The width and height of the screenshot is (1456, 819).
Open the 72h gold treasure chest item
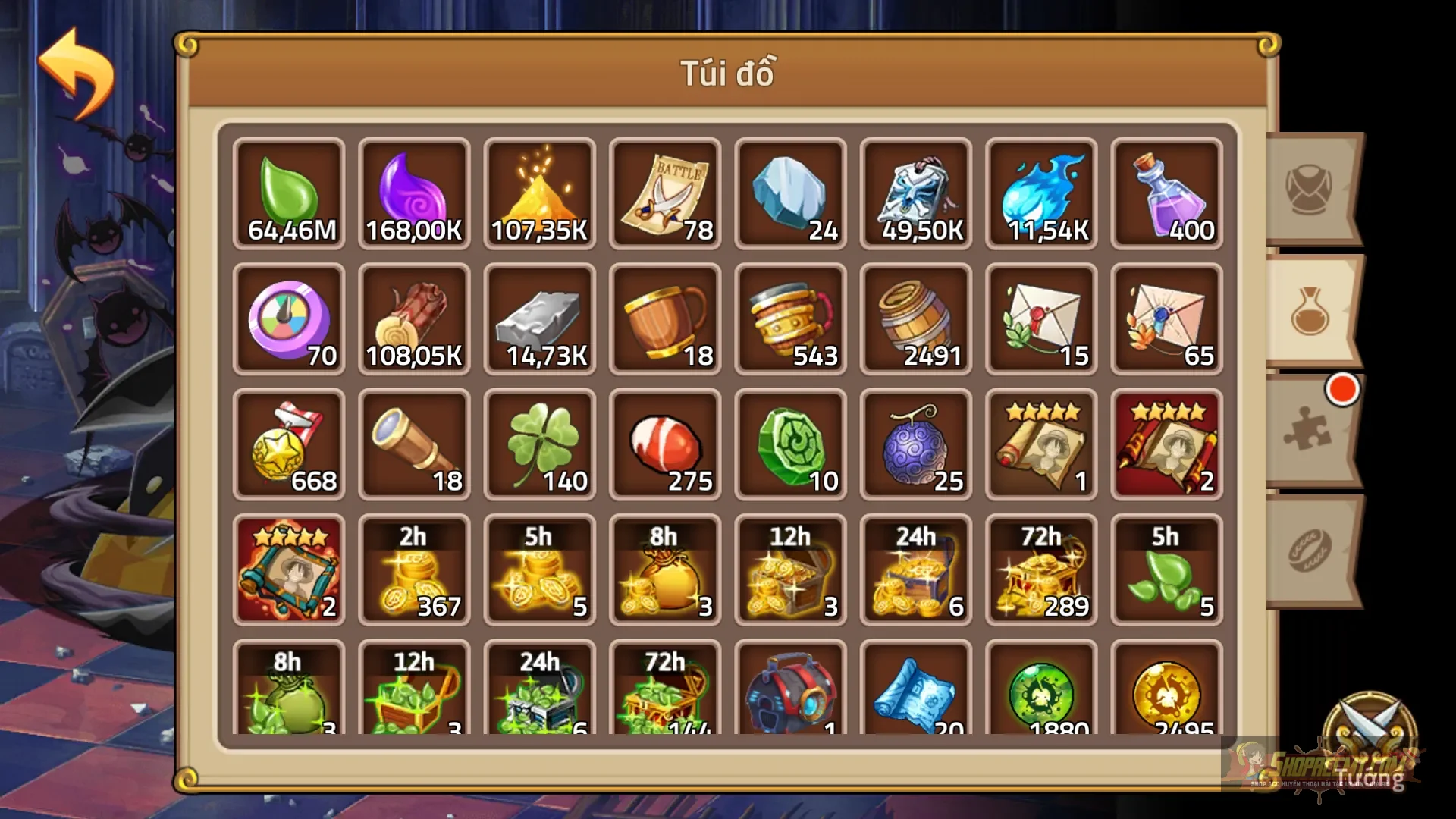(1040, 570)
